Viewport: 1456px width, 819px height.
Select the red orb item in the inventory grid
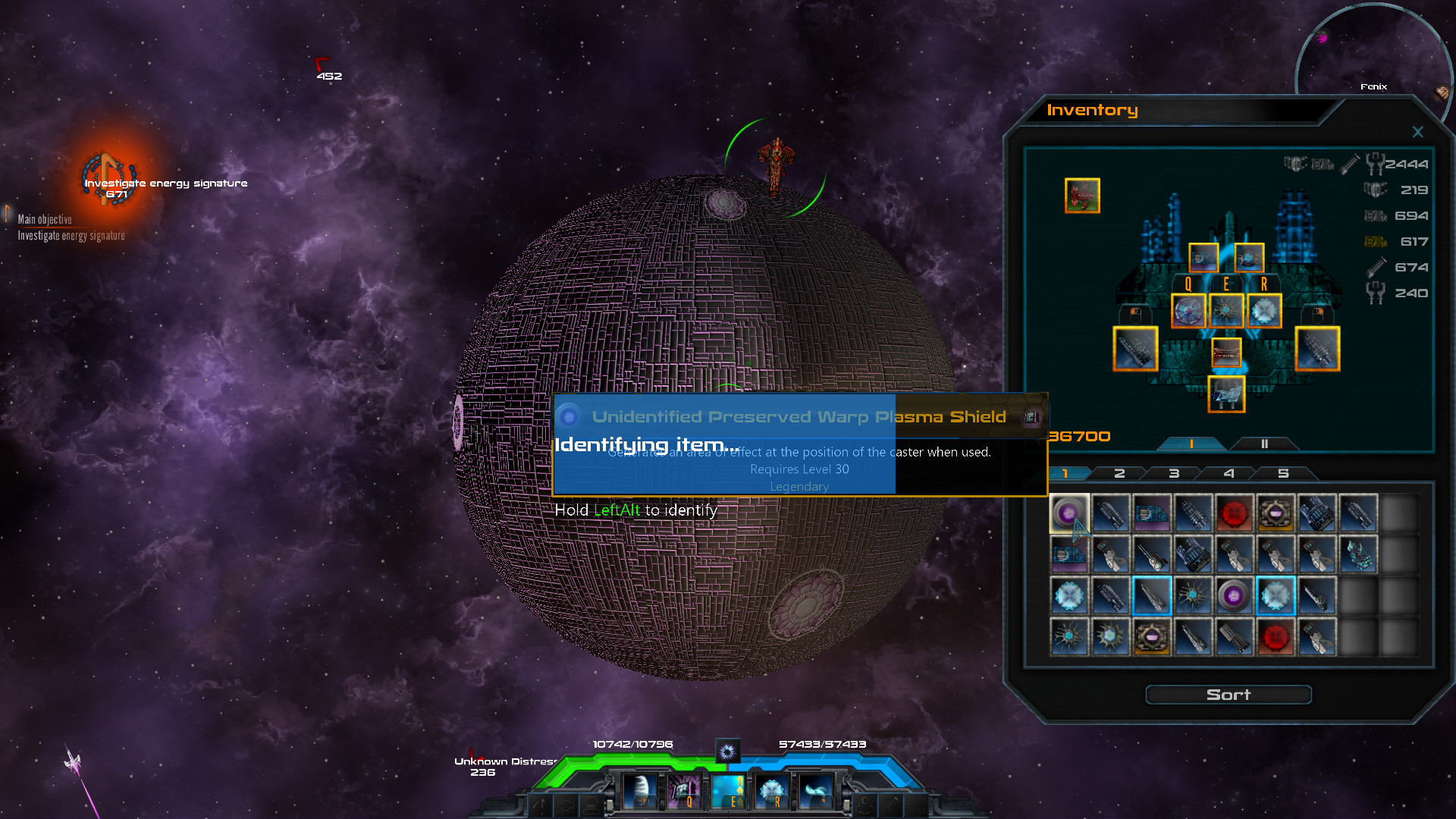(1235, 513)
